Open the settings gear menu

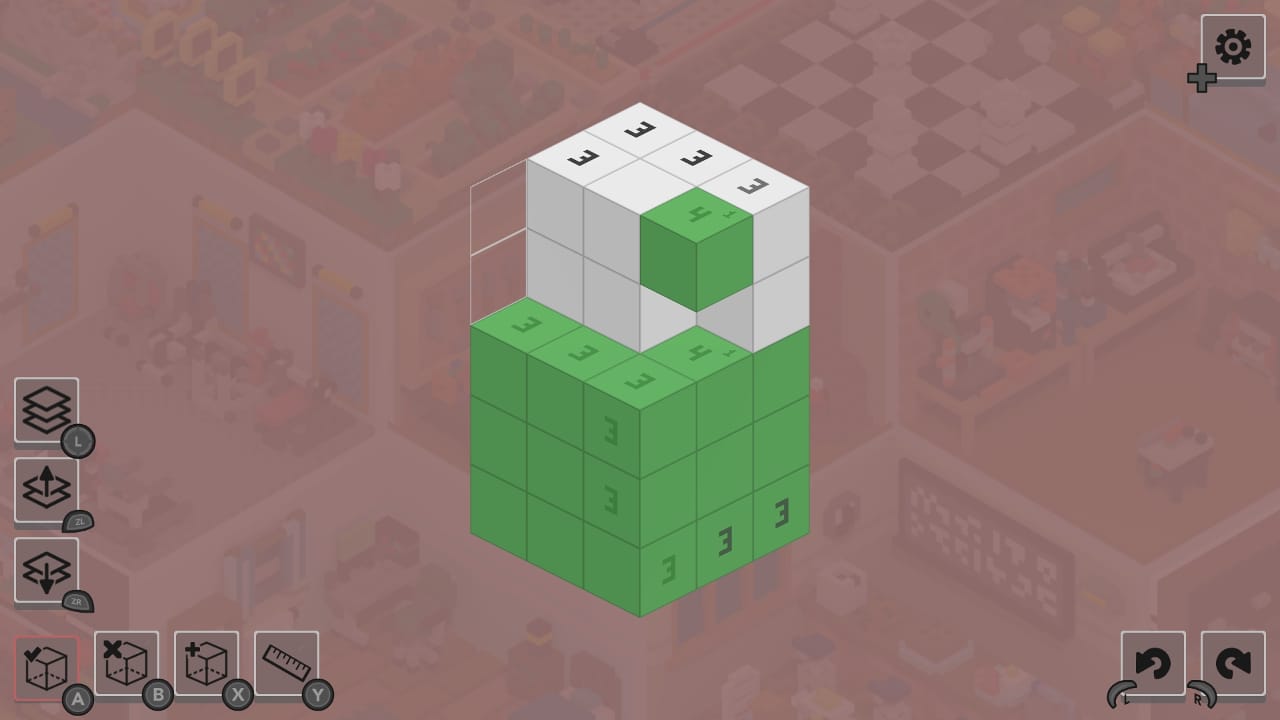[1232, 46]
